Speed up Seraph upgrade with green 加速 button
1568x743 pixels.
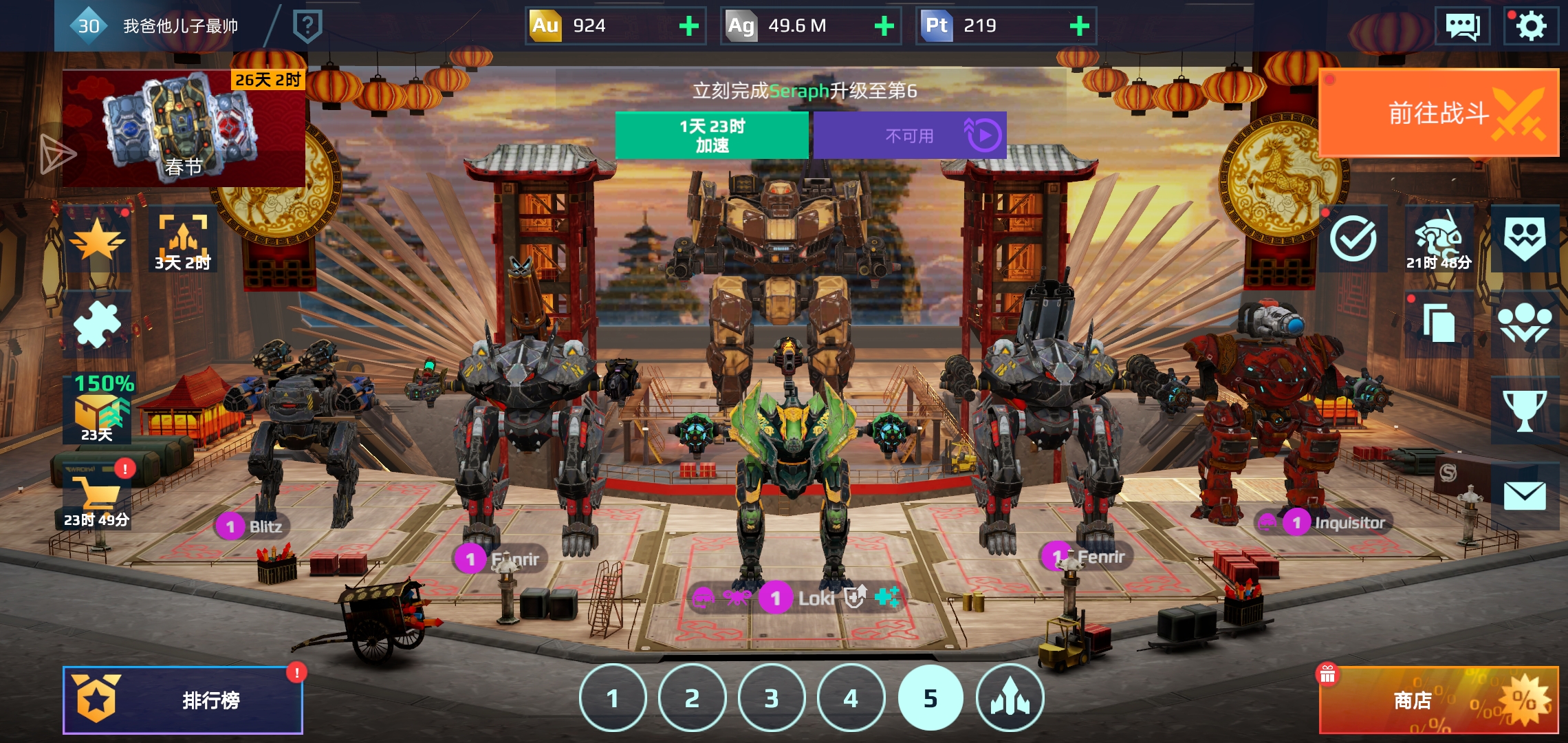point(712,136)
